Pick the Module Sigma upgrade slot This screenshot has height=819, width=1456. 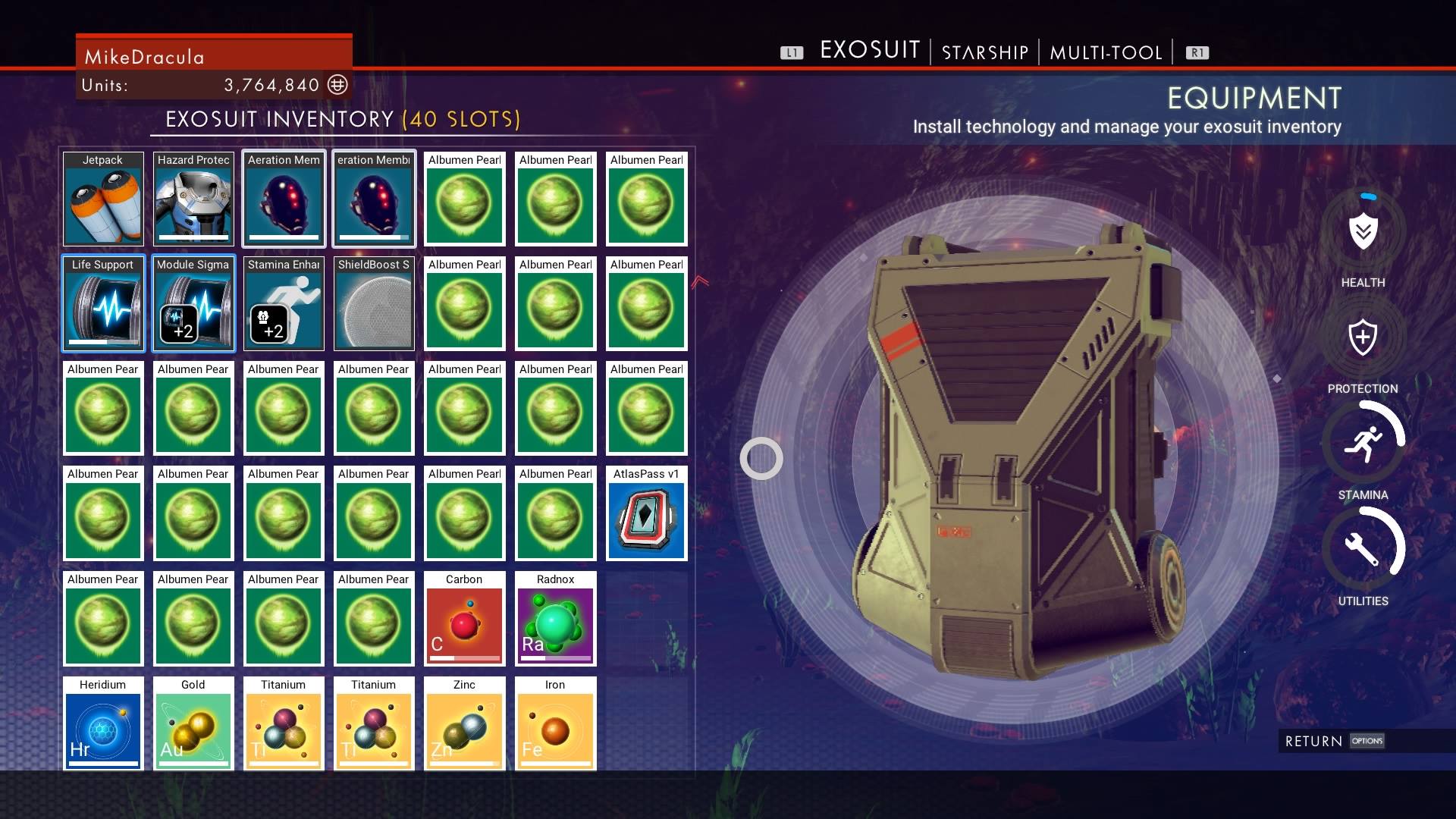(193, 304)
